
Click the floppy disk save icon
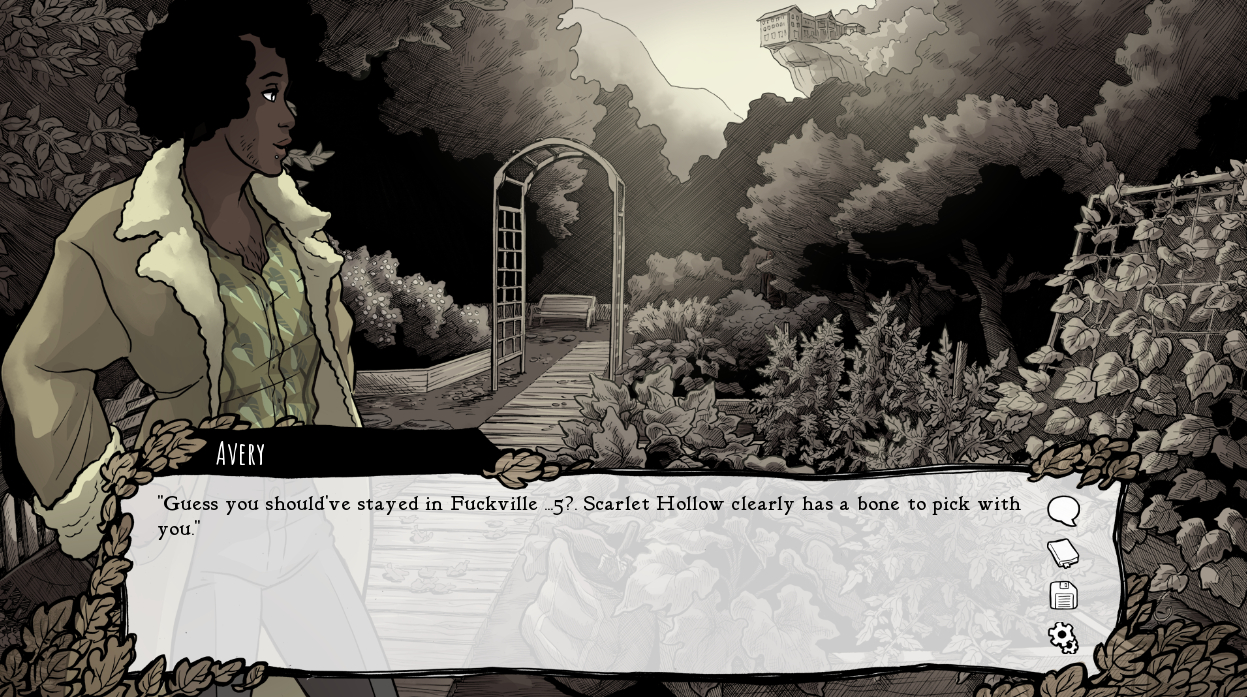pos(1063,595)
